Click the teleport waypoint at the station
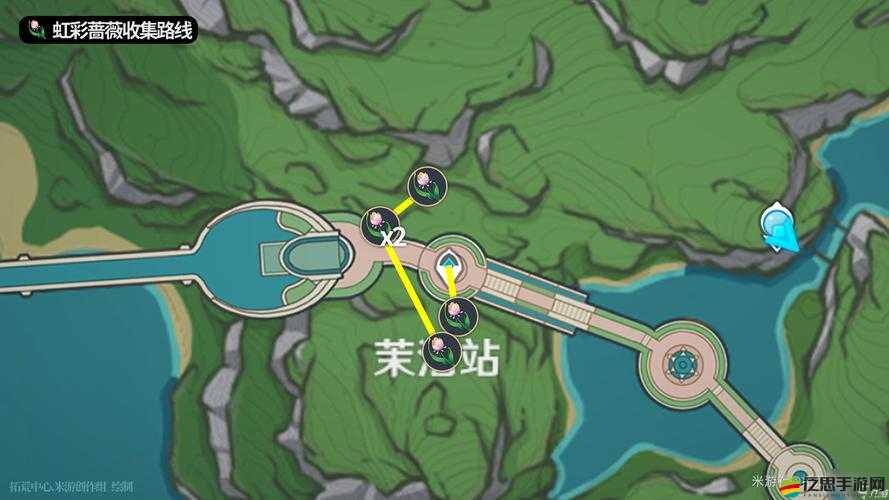Viewport: 889px width, 500px height. point(451,266)
